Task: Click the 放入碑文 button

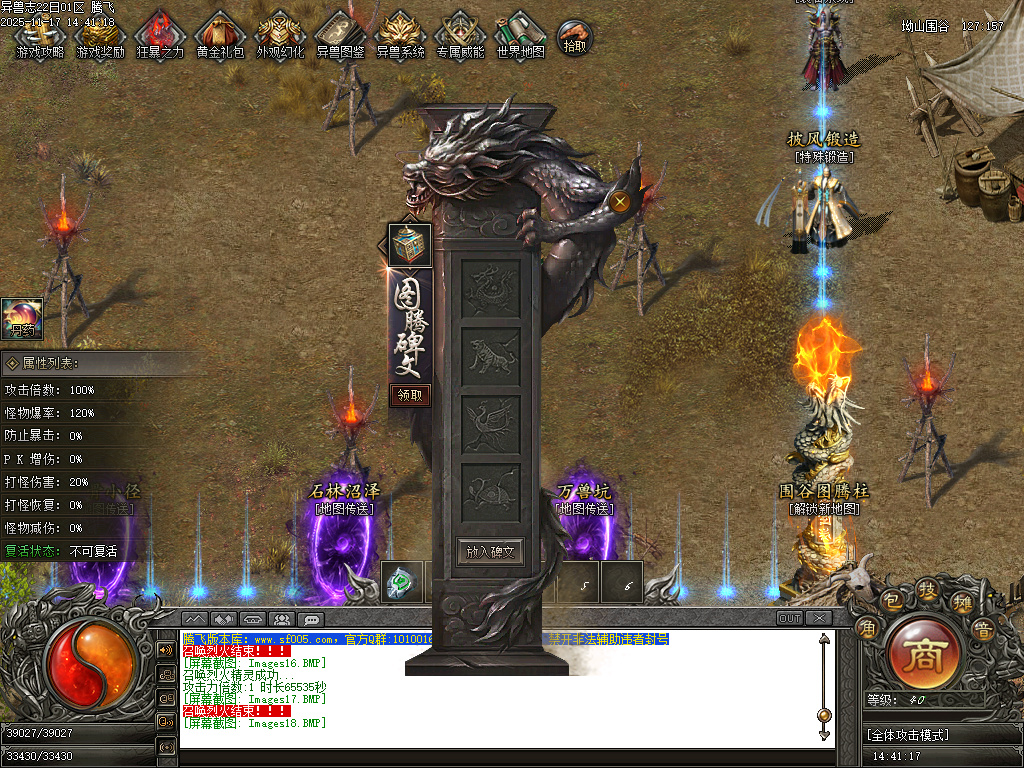Action: [x=490, y=551]
